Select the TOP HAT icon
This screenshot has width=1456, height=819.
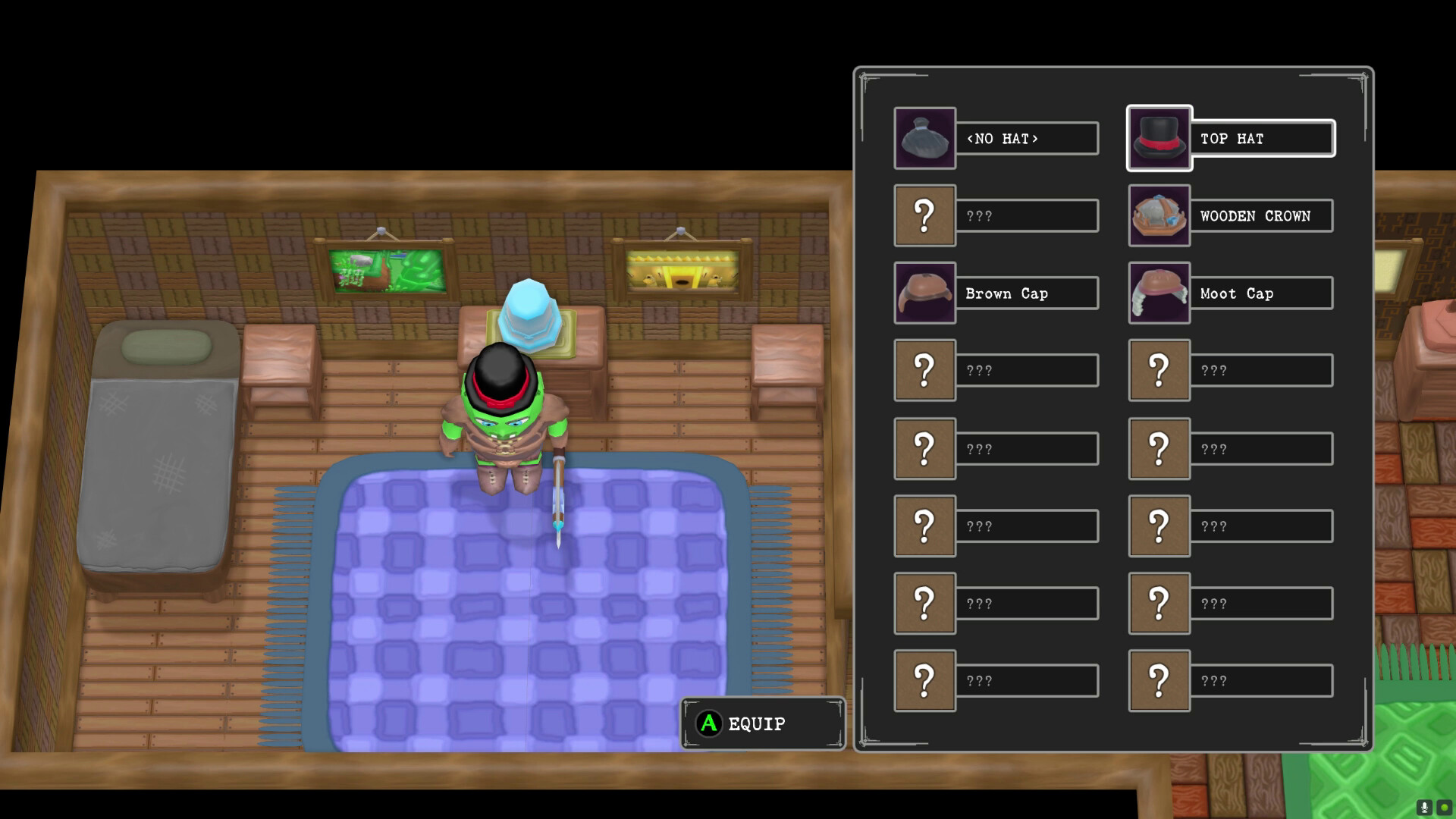point(1159,138)
